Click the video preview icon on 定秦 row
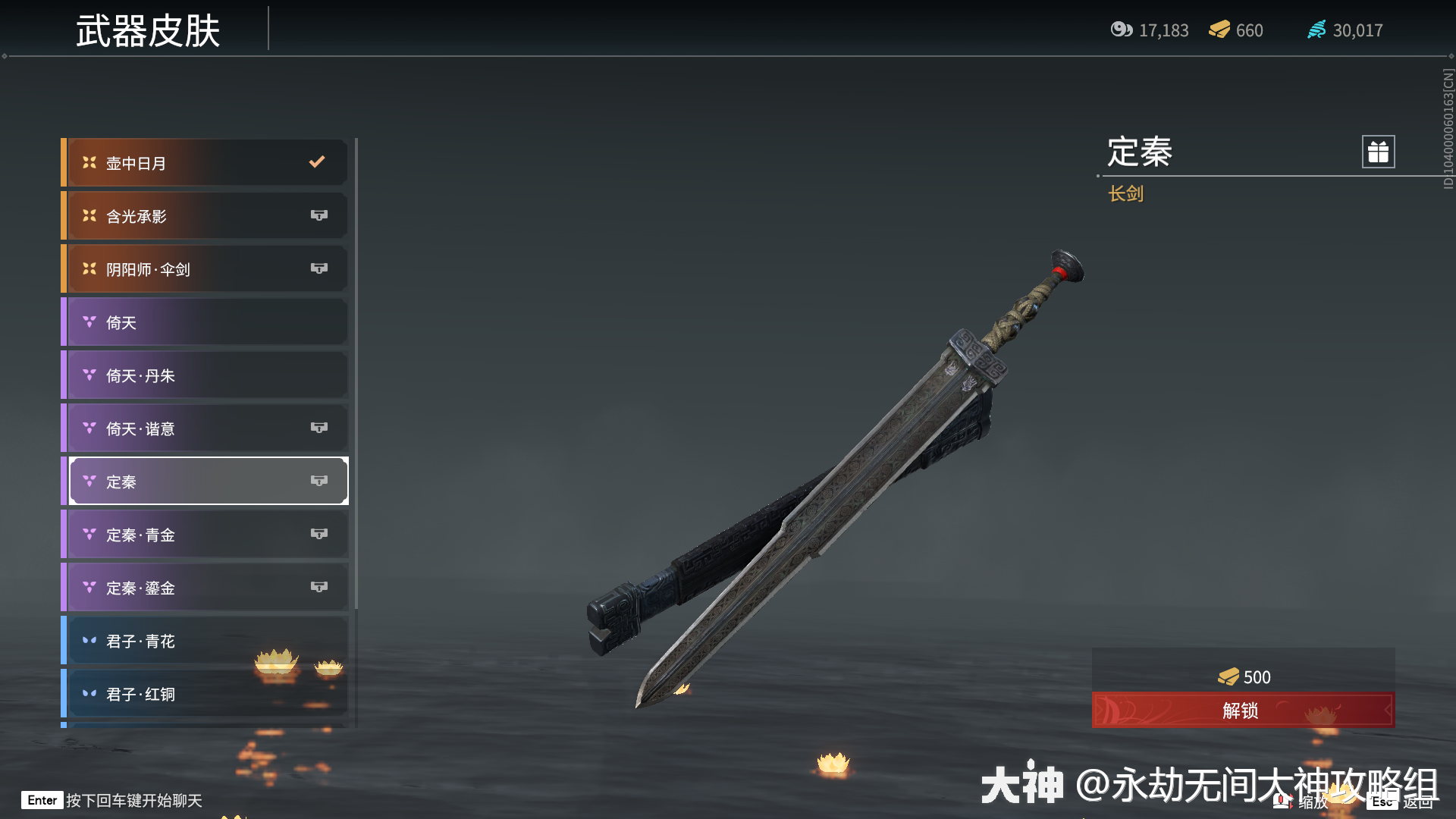The image size is (1456, 819). [x=319, y=480]
